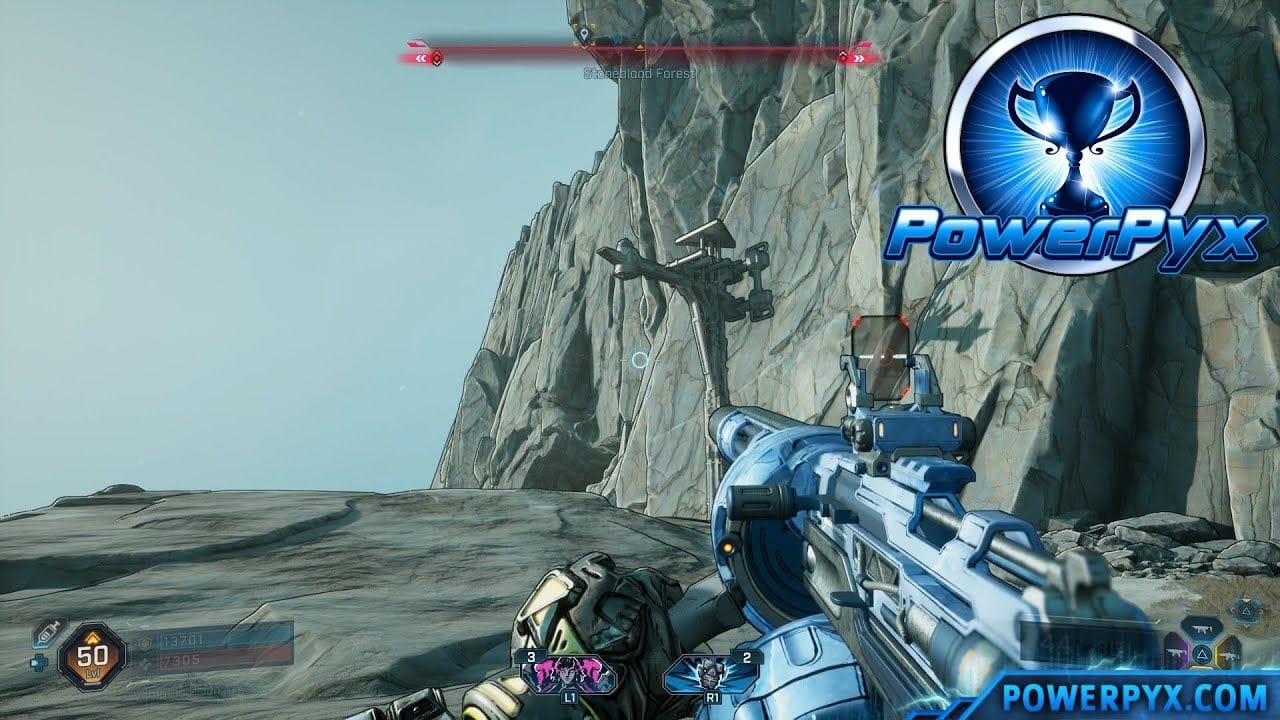
Task: Use the repkit syringe icon
Action: point(46,631)
